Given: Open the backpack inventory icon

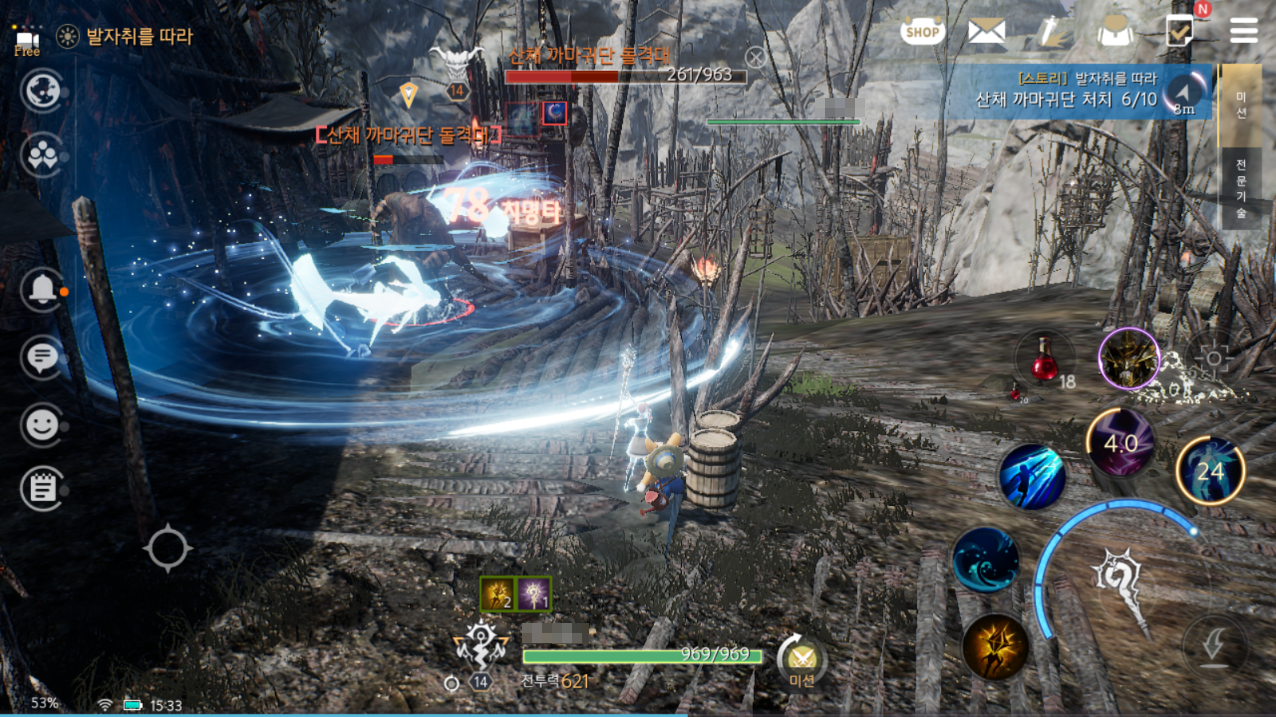Looking at the screenshot, I should [1114, 32].
